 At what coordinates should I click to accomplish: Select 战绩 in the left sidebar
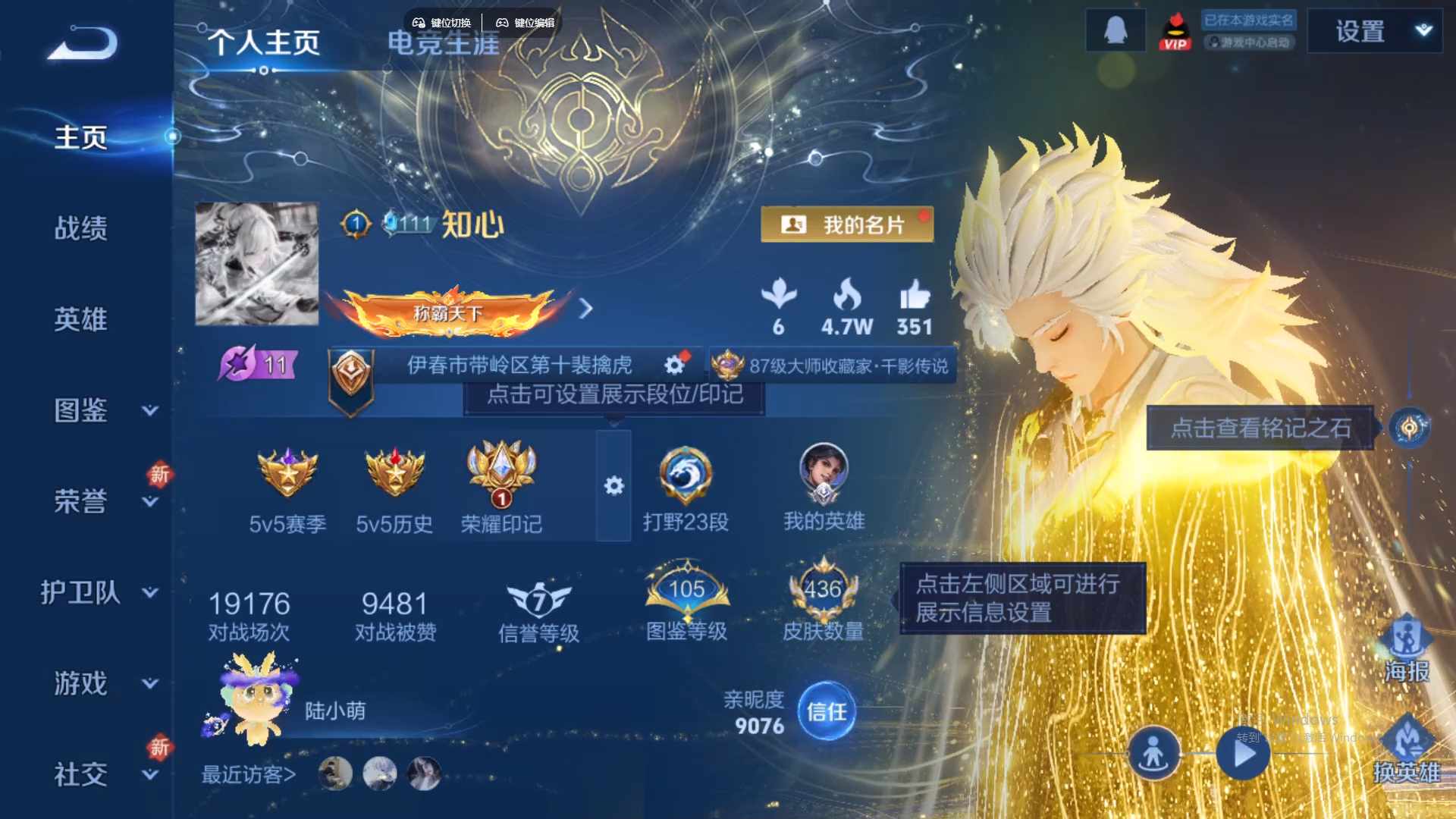point(83,227)
